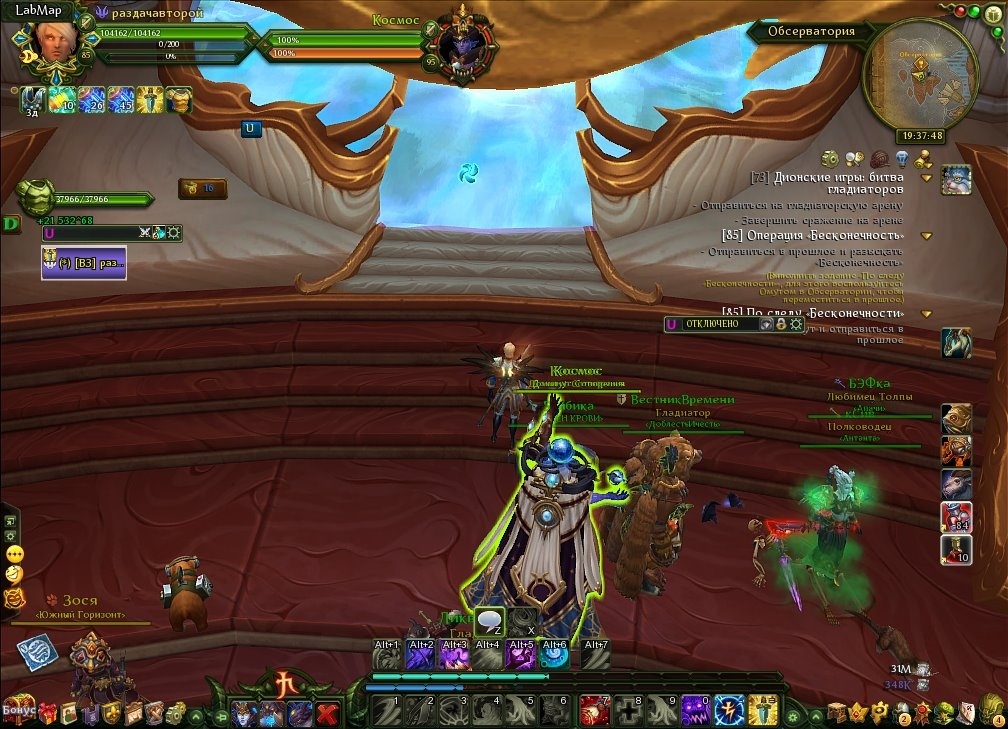Open the speech bubble chat button
The width and height of the screenshot is (1008, 729).
click(x=489, y=622)
